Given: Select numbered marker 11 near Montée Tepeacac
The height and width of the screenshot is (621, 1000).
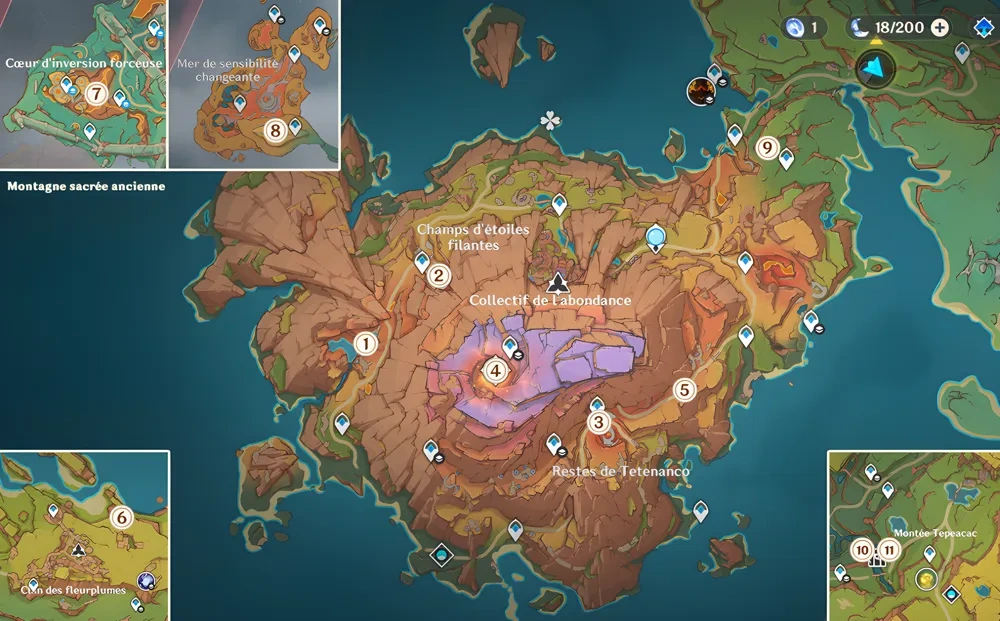Looking at the screenshot, I should (x=888, y=550).
